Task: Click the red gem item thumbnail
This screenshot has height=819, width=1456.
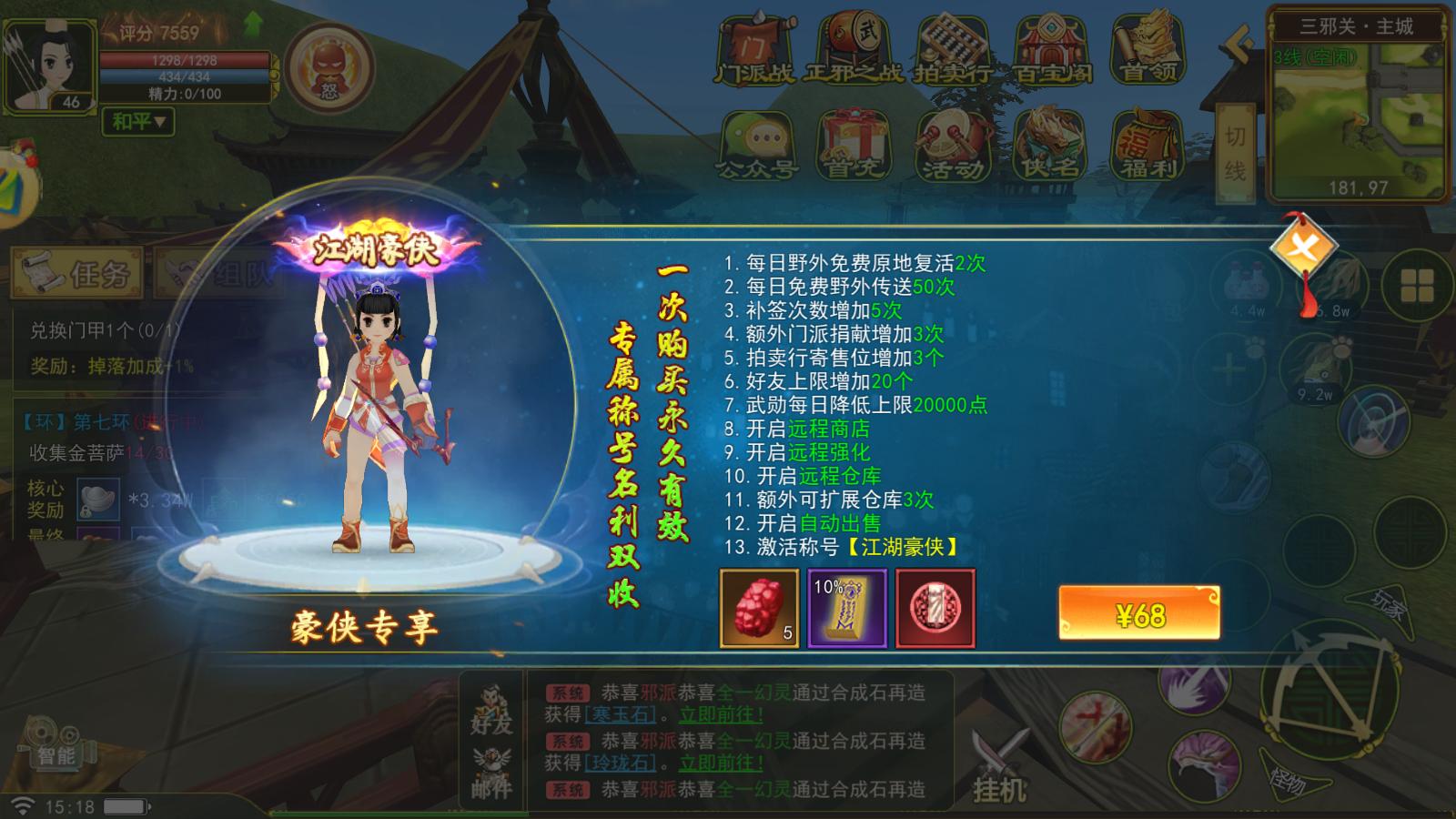Action: 758,608
